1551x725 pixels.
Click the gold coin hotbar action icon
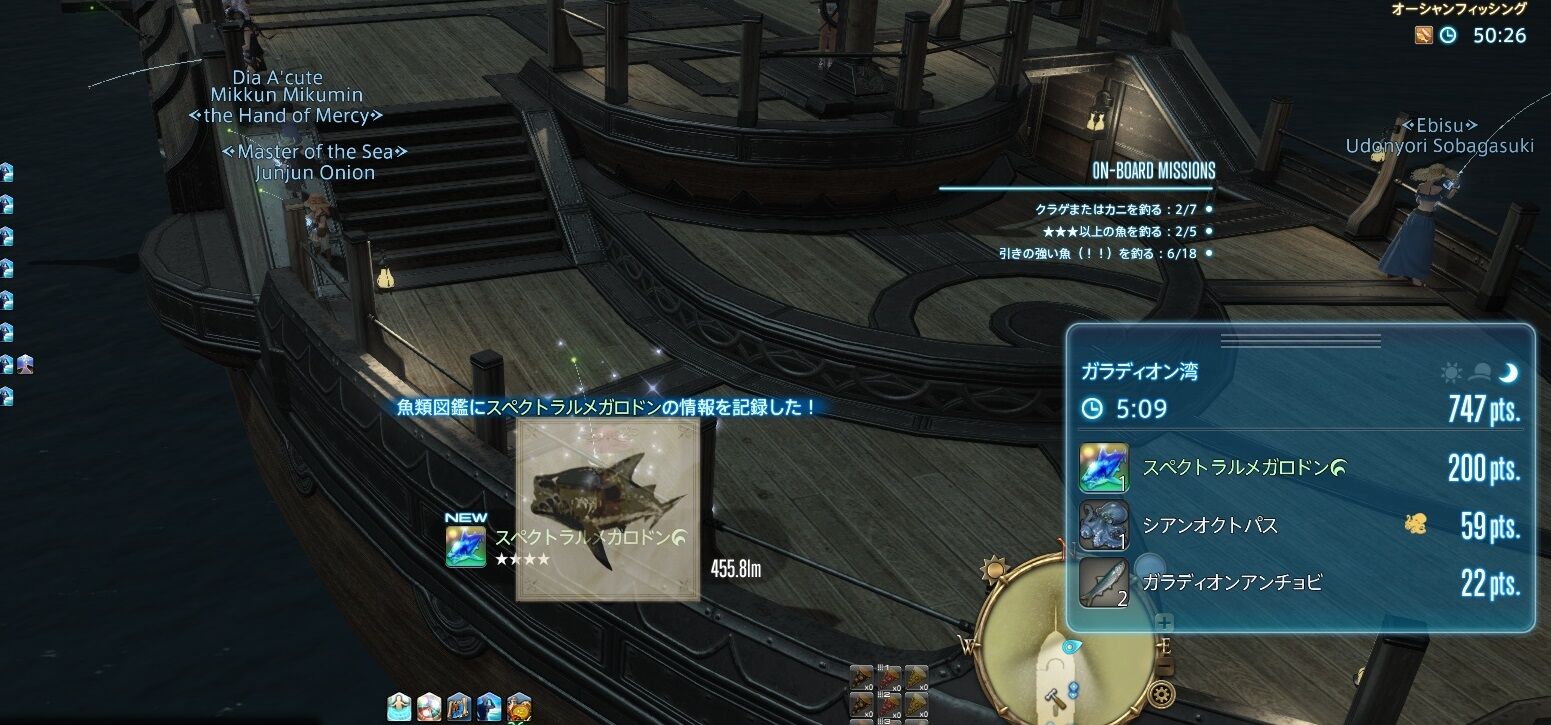point(520,708)
